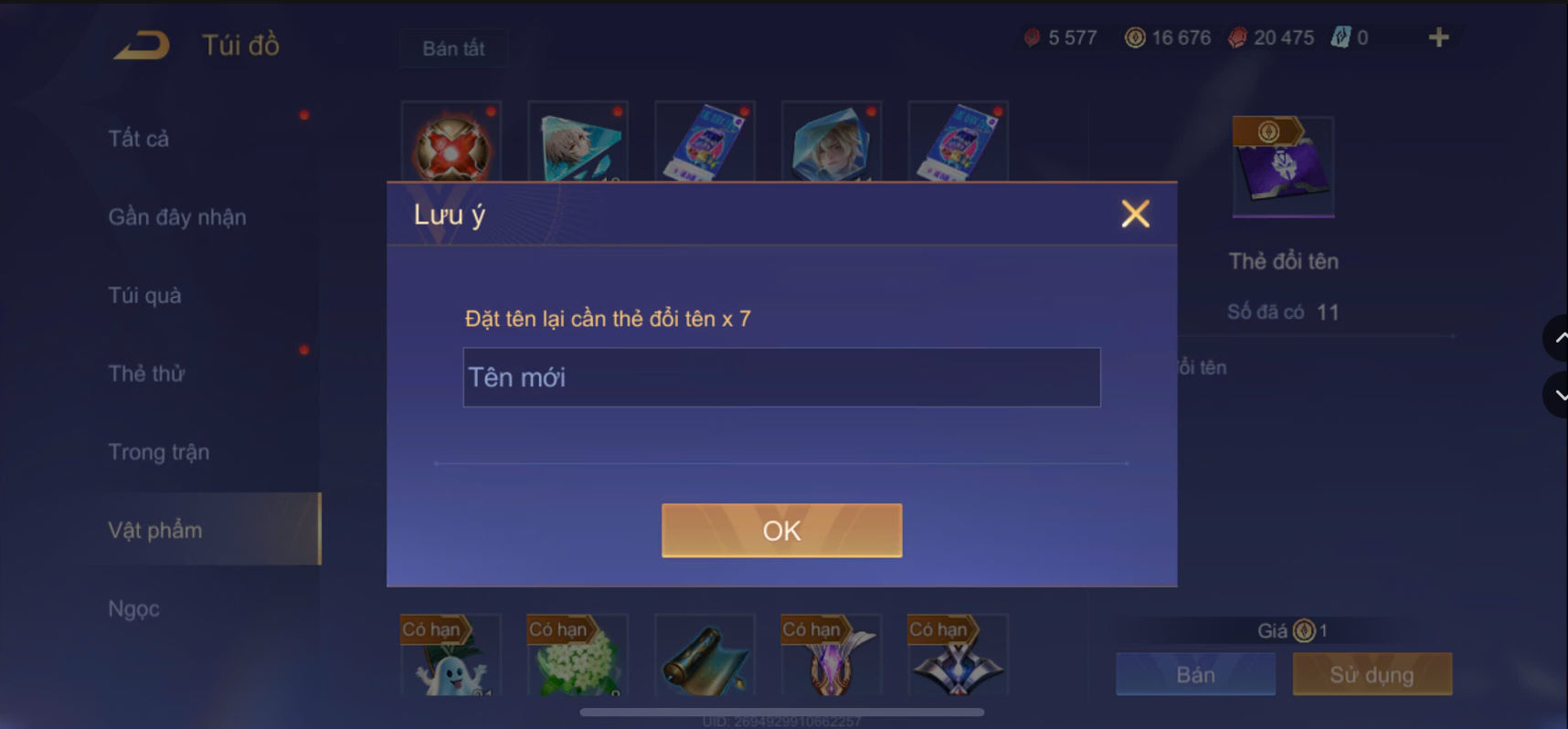Click the down chevron on right edge
Screen dimensions: 1568x729
coord(1560,395)
